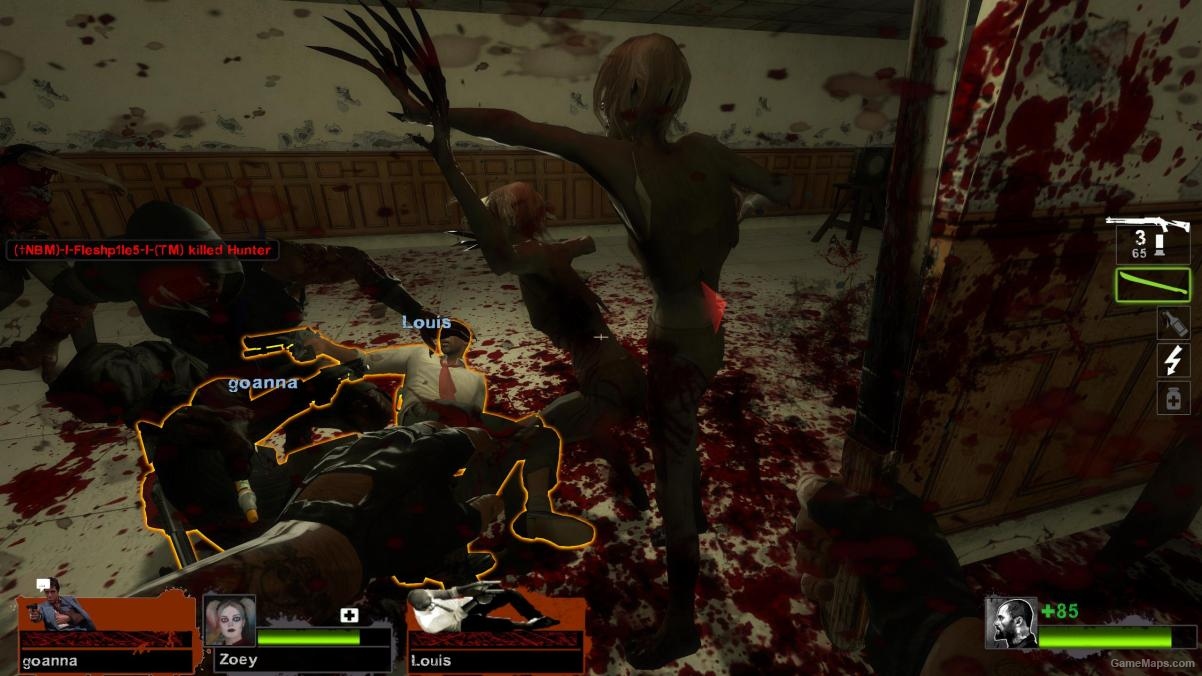
Task: Select Zoey's teammate portrait
Action: click(230, 621)
